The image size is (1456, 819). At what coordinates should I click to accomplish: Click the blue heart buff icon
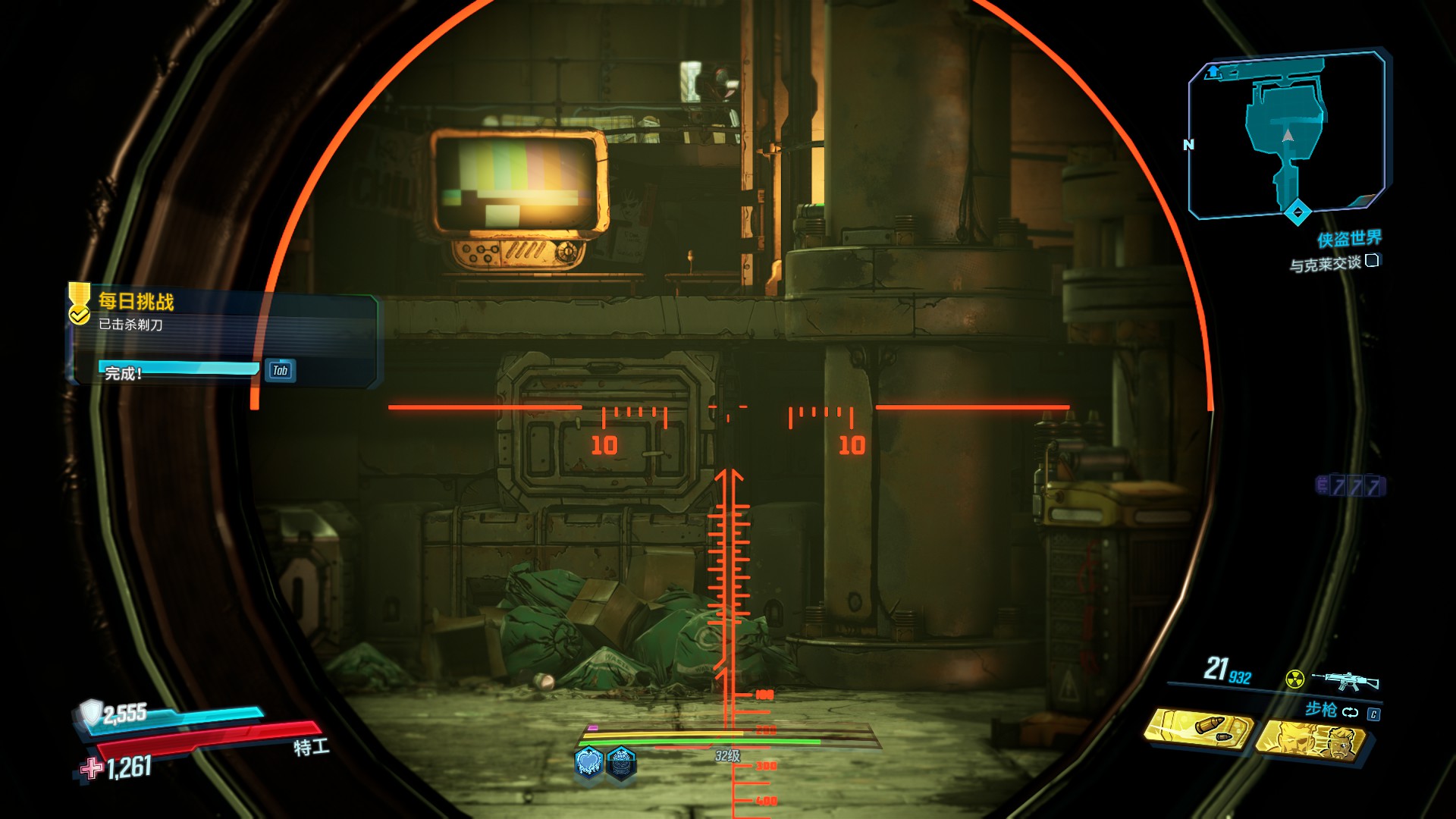pyautogui.click(x=589, y=761)
